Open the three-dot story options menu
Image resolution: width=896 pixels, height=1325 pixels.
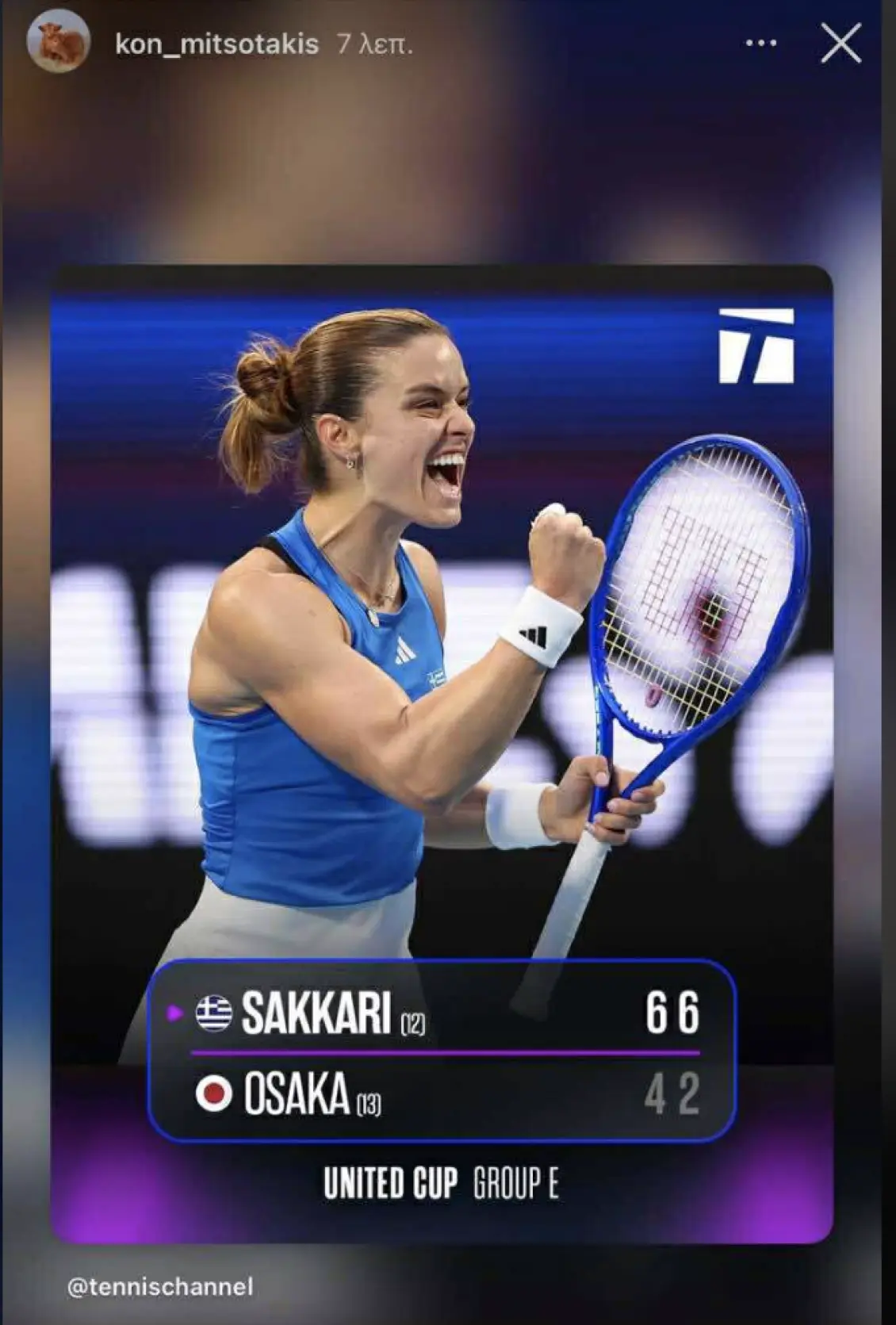[x=761, y=43]
